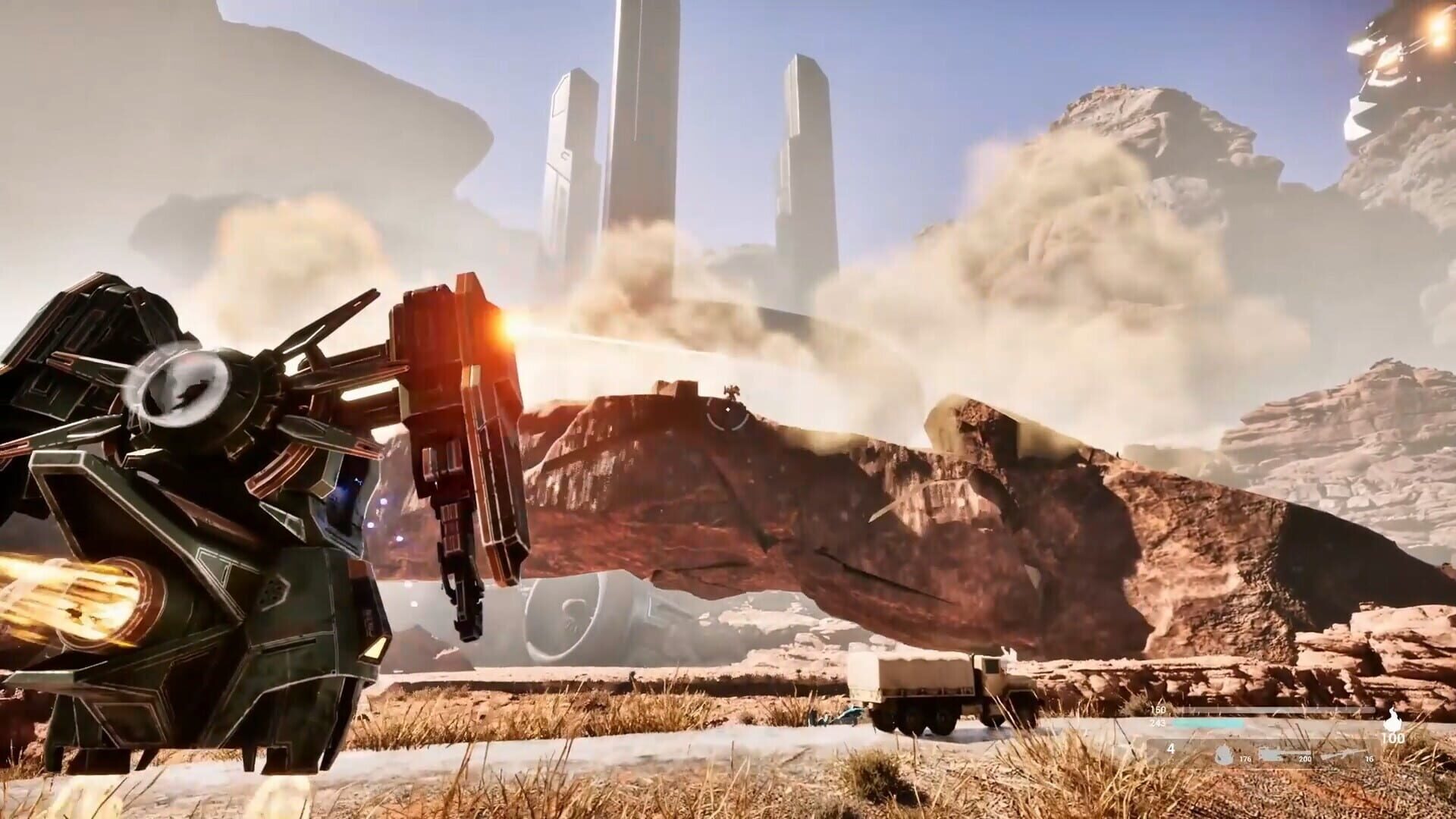Click the heat value 100 next to flame icon
Viewport: 1456px width, 819px height.
click(x=1394, y=738)
